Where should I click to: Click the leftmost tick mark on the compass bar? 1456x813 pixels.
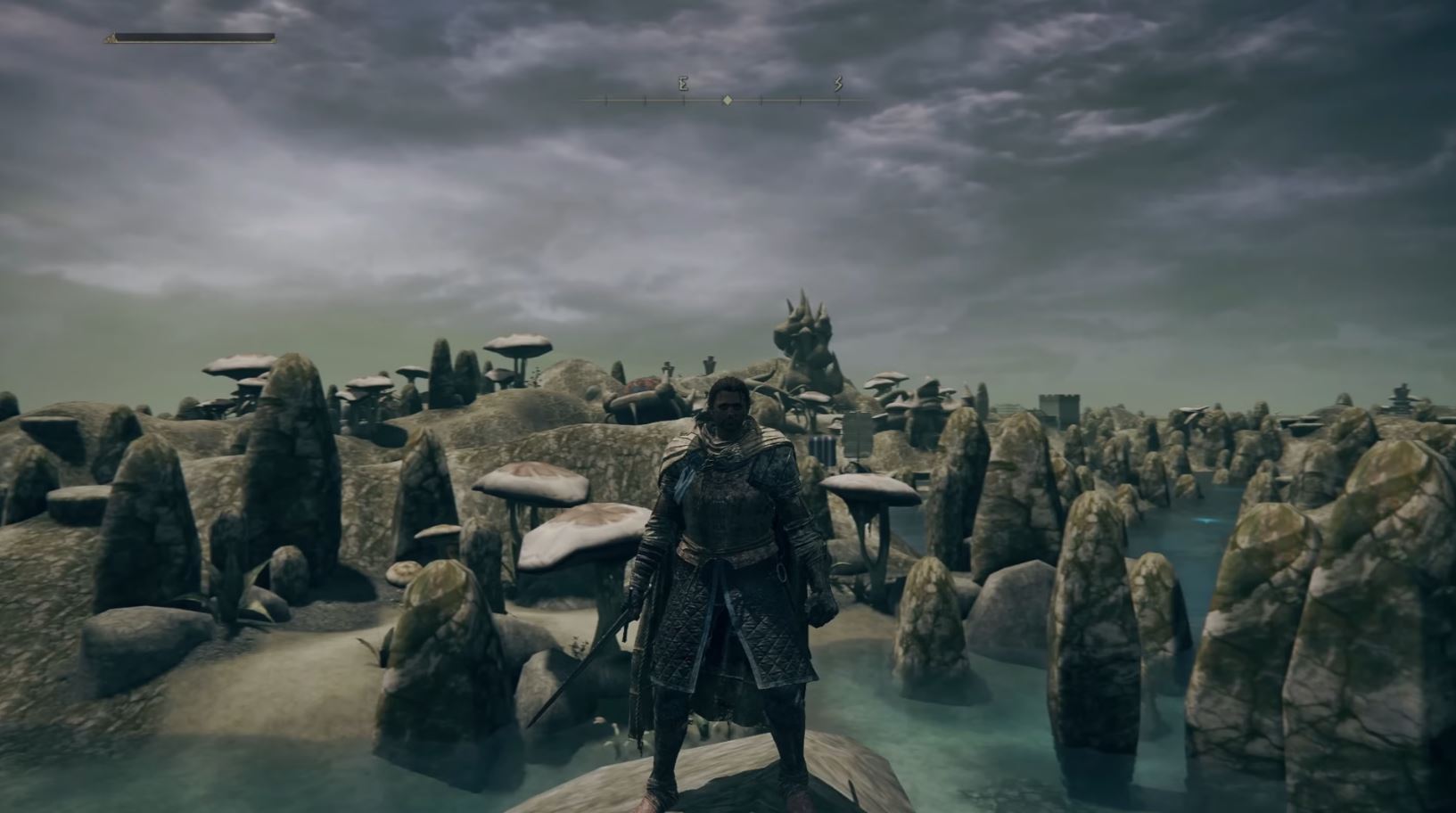click(606, 101)
